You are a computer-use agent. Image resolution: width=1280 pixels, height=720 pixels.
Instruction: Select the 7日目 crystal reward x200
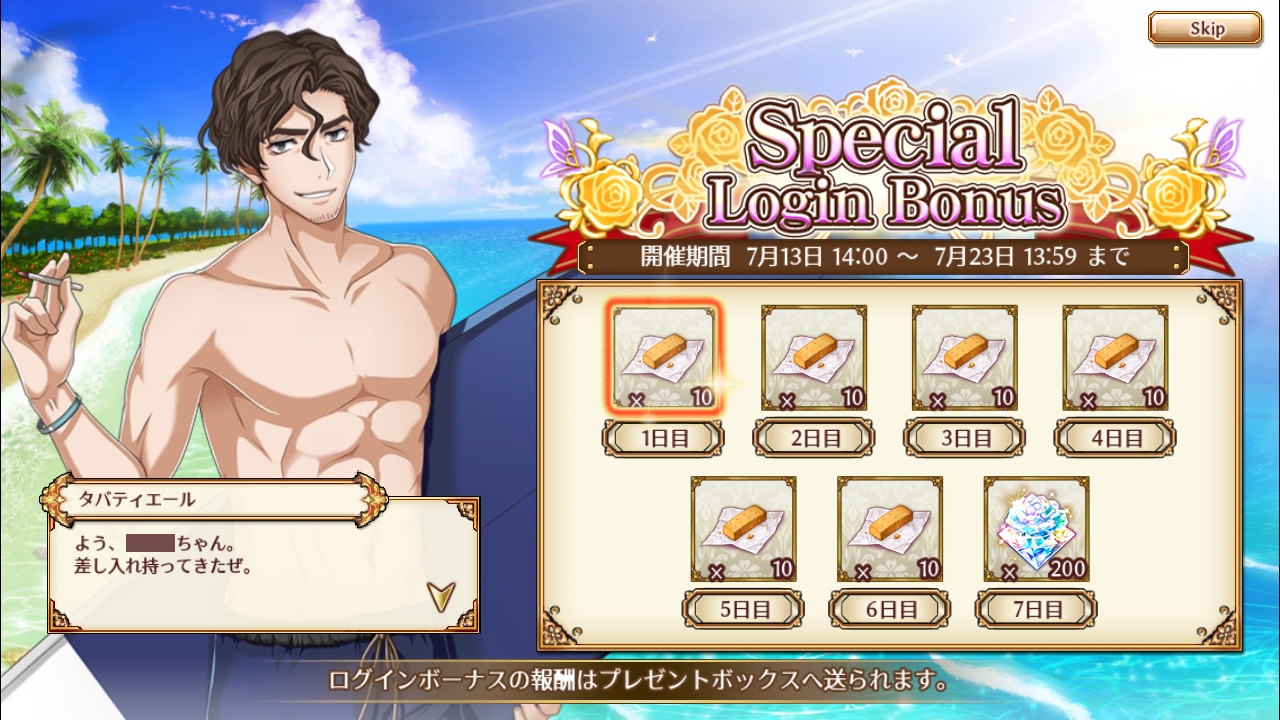(1036, 529)
